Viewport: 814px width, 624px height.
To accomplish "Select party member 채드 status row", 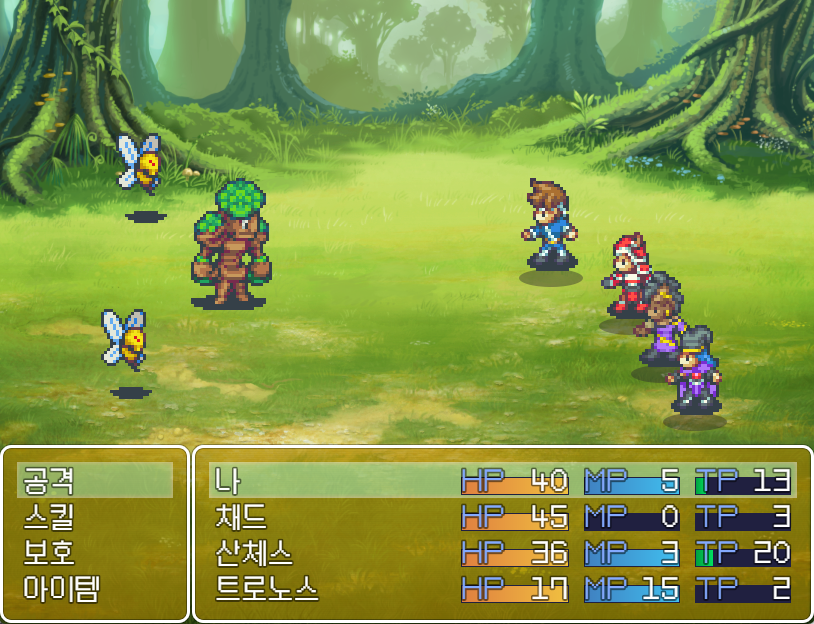I will click(x=502, y=517).
